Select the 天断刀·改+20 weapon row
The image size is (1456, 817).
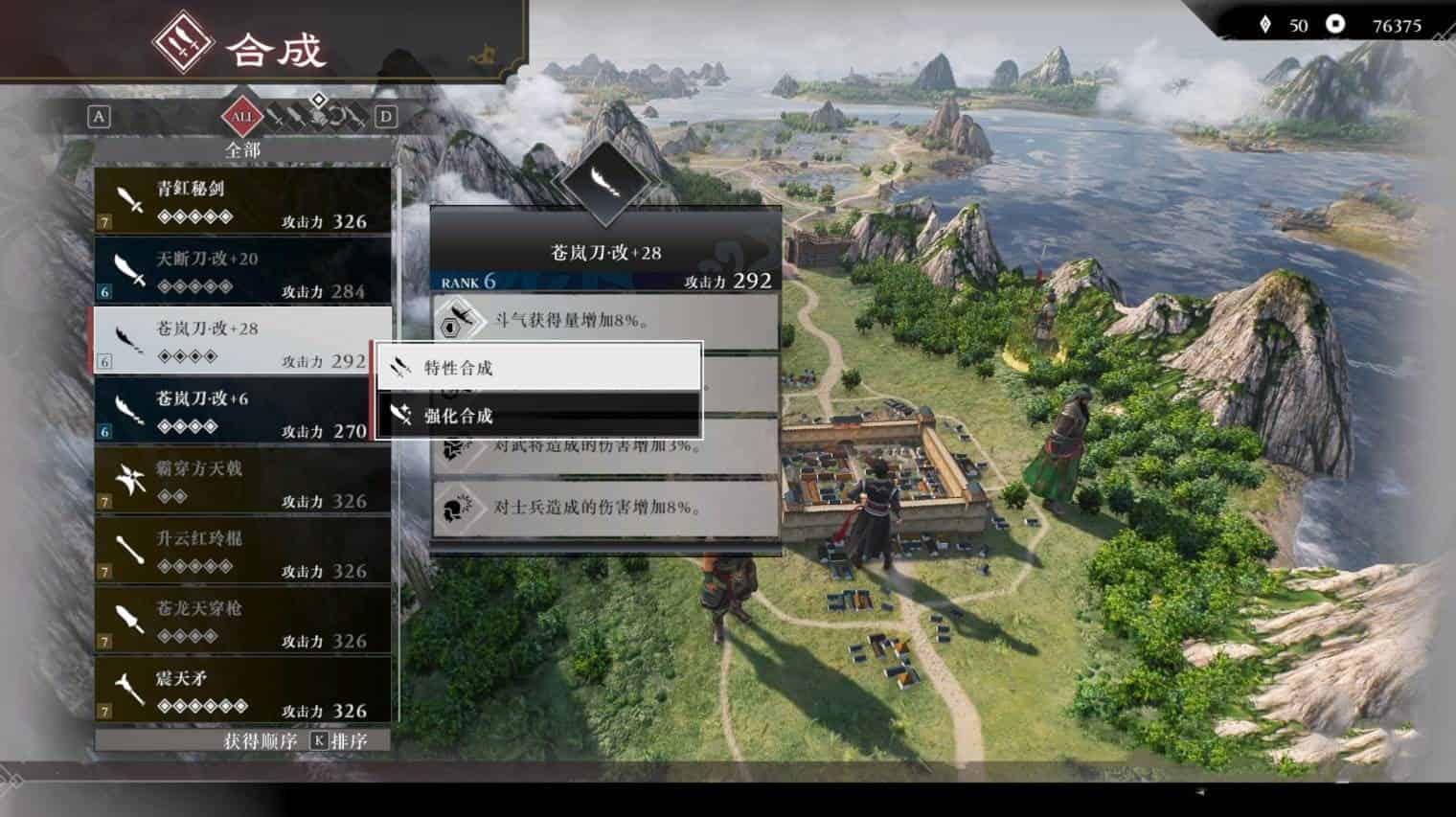[x=242, y=271]
